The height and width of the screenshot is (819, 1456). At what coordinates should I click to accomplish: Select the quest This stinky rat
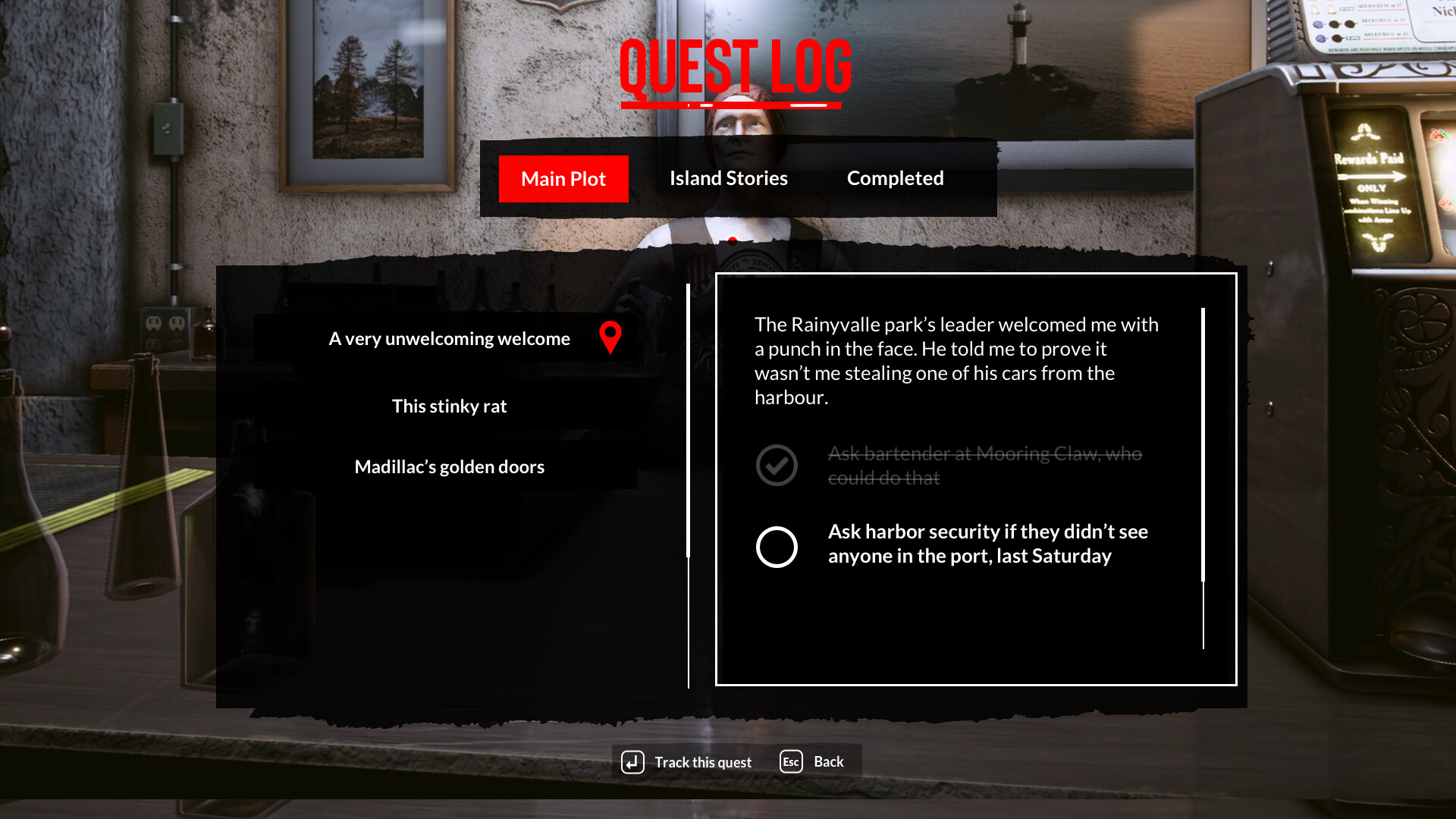[x=449, y=406]
